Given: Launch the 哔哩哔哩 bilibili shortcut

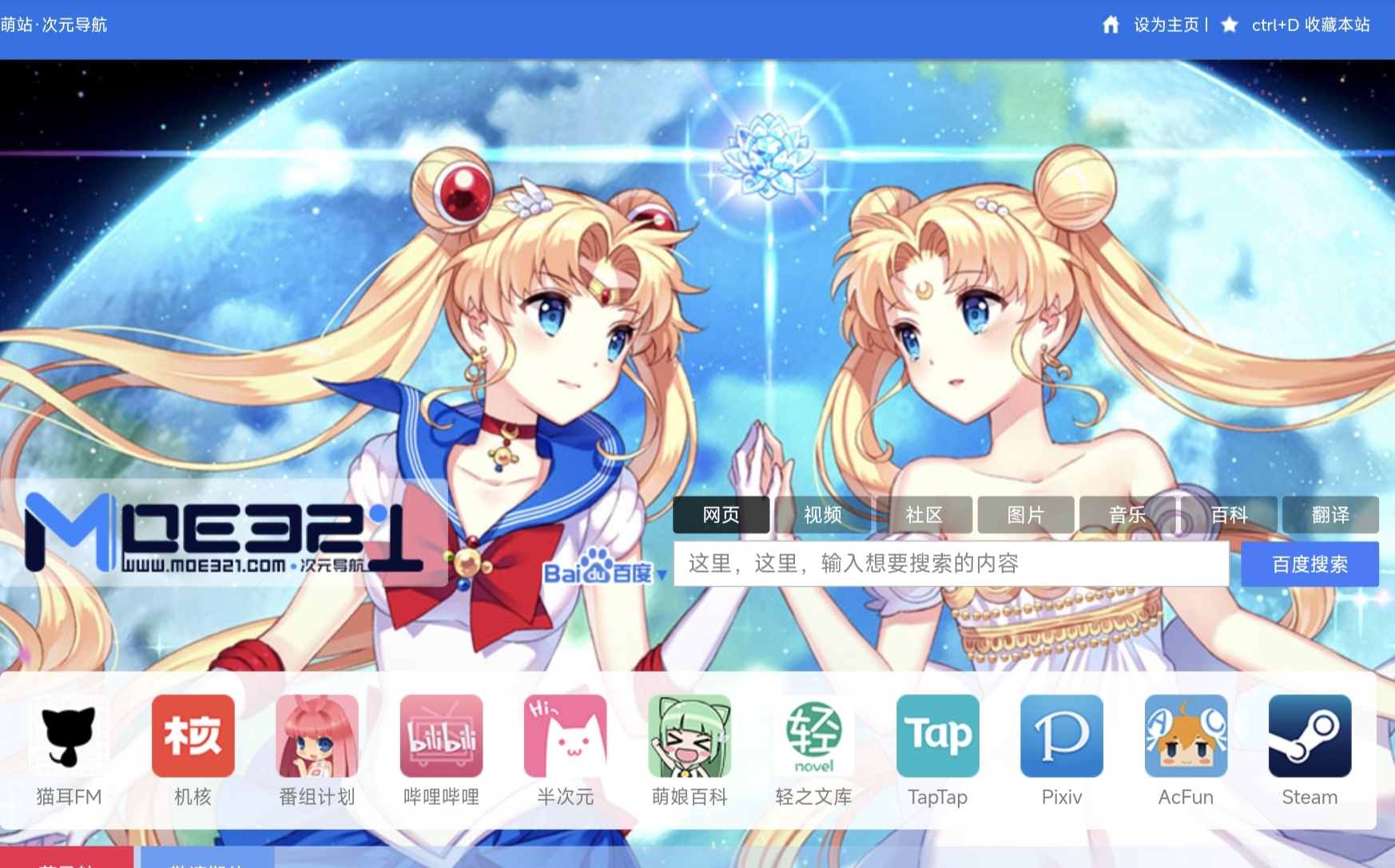Looking at the screenshot, I should point(441,736).
